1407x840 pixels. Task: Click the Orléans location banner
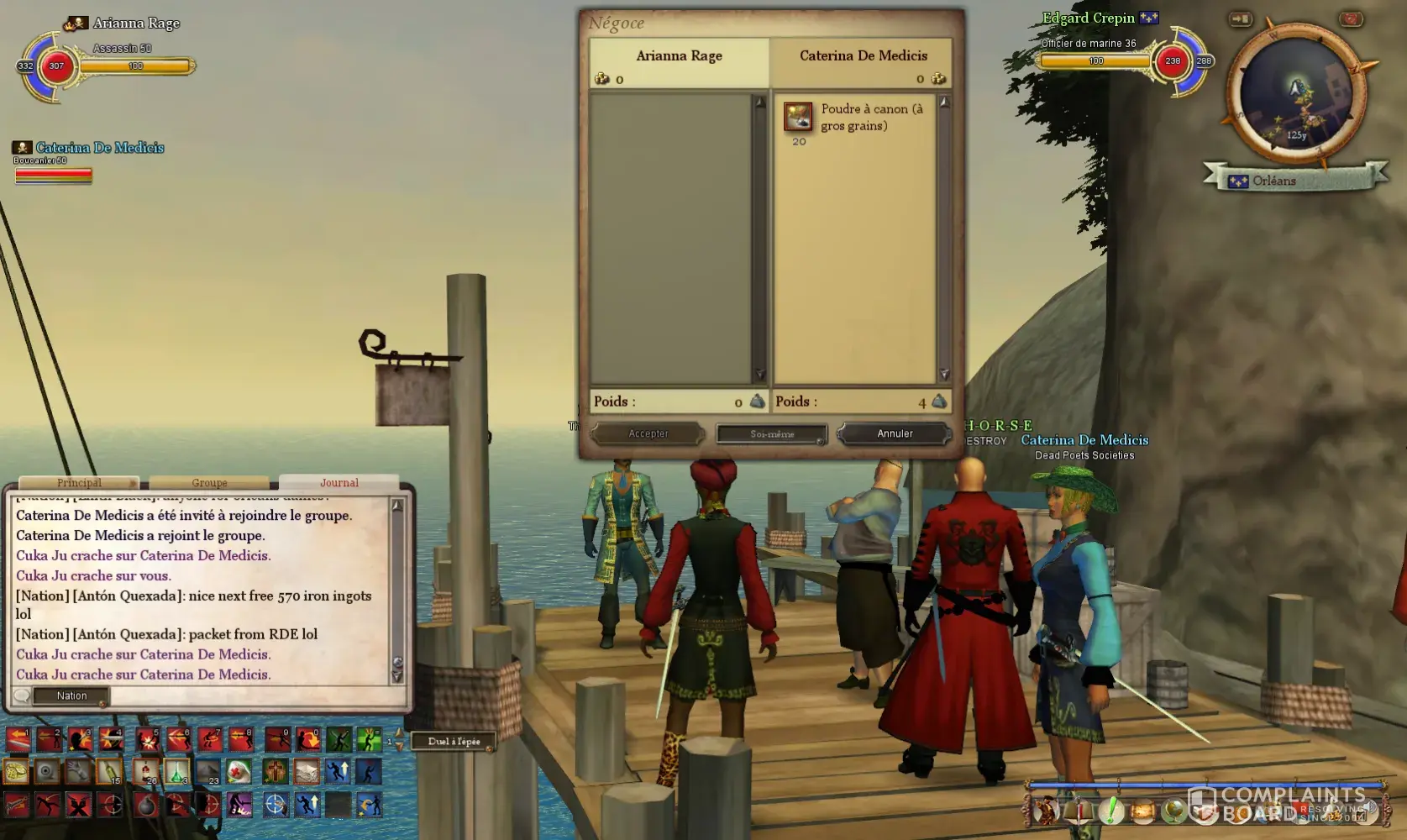1273,181
